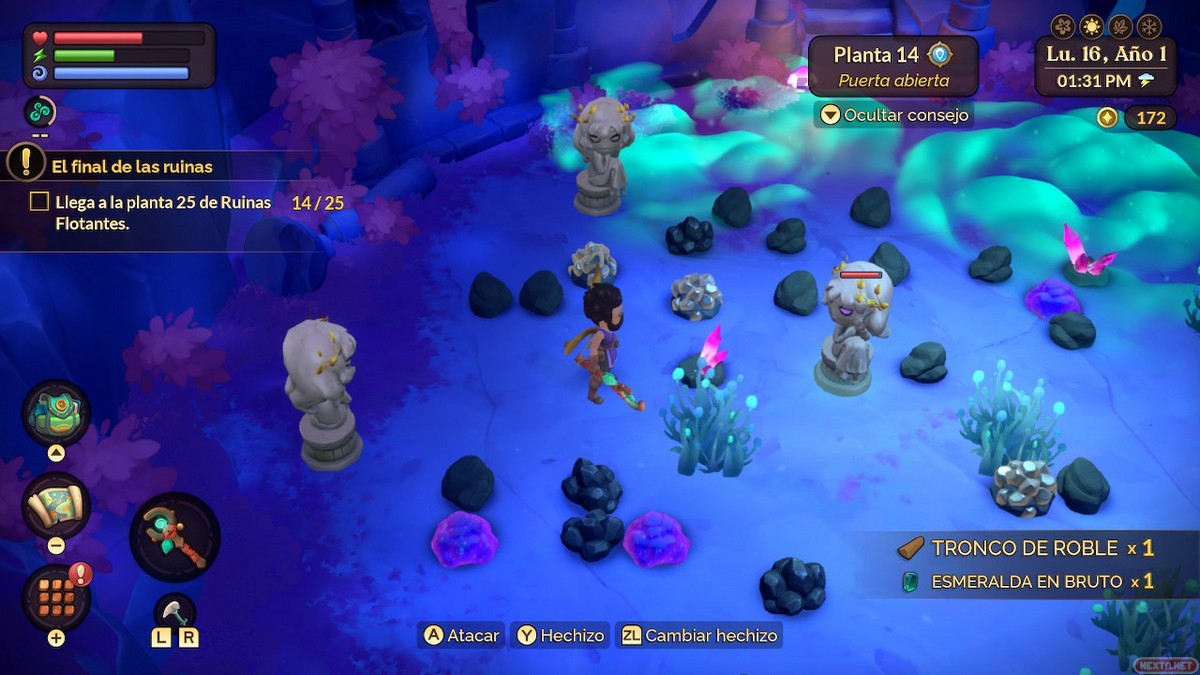Hide the tip with Ocultar consejo
1200x675 pixels.
point(893,115)
